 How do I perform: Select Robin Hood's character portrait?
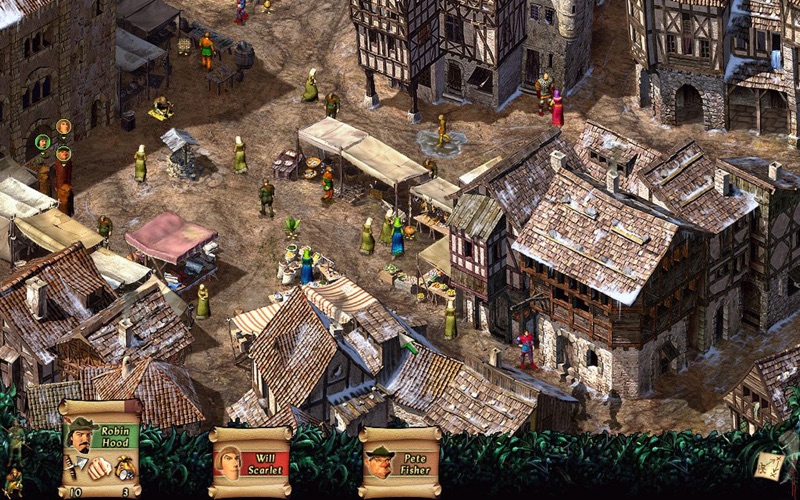coord(79,435)
